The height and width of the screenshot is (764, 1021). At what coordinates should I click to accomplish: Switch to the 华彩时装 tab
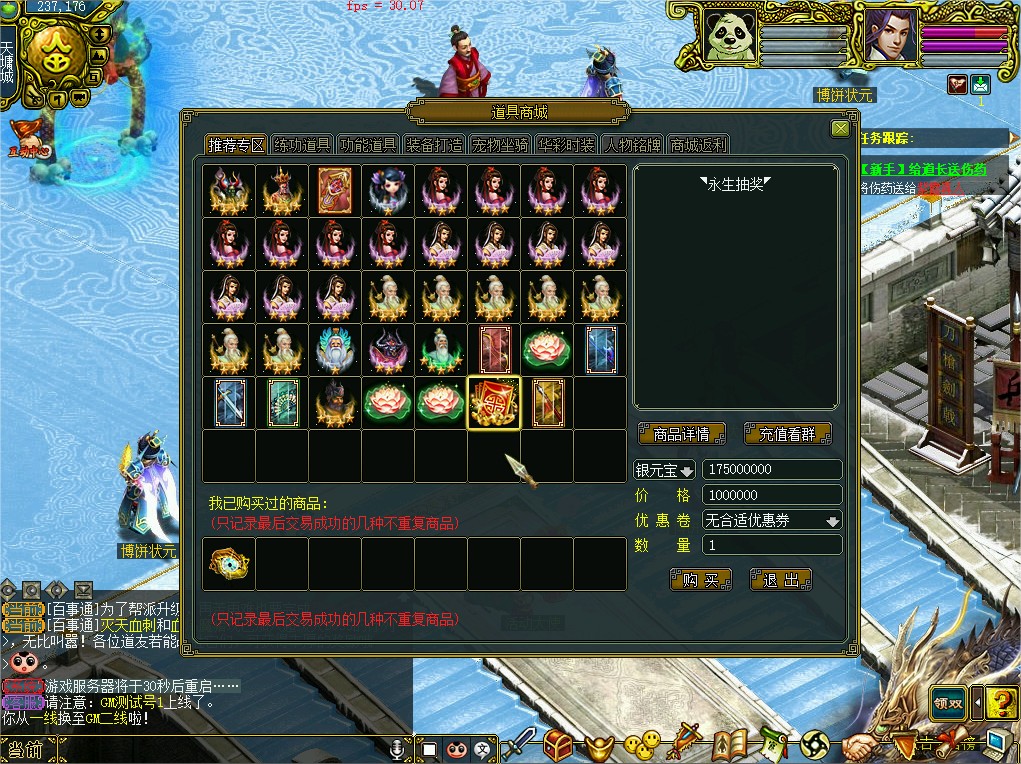tap(566, 145)
